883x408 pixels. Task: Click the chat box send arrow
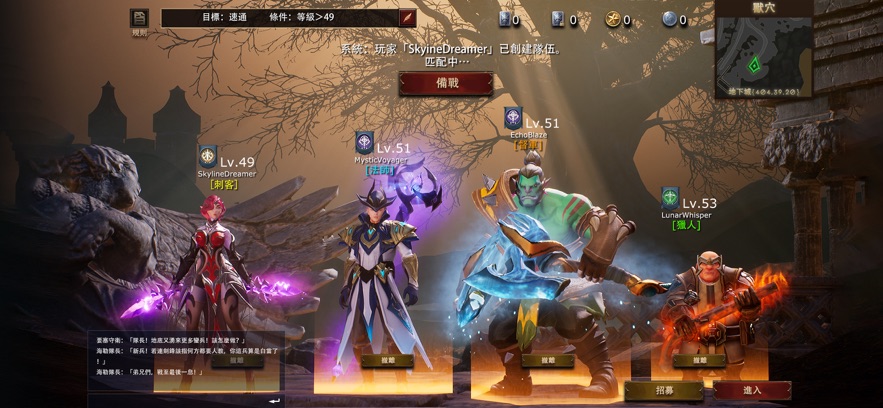(274, 400)
